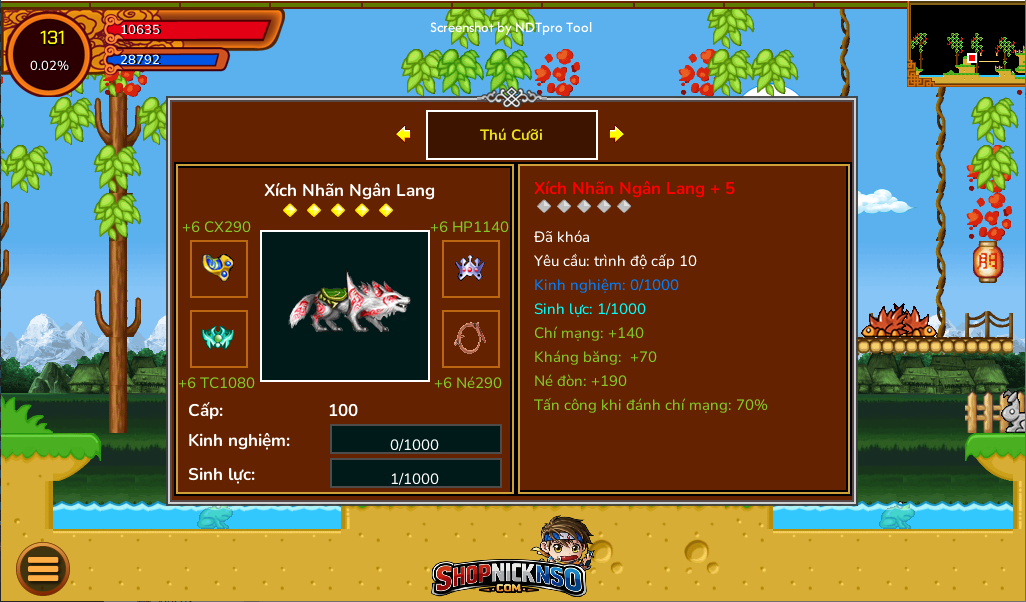The width and height of the screenshot is (1026, 602).
Task: Select the rope reins equipment slot
Action: pyautogui.click(x=471, y=339)
